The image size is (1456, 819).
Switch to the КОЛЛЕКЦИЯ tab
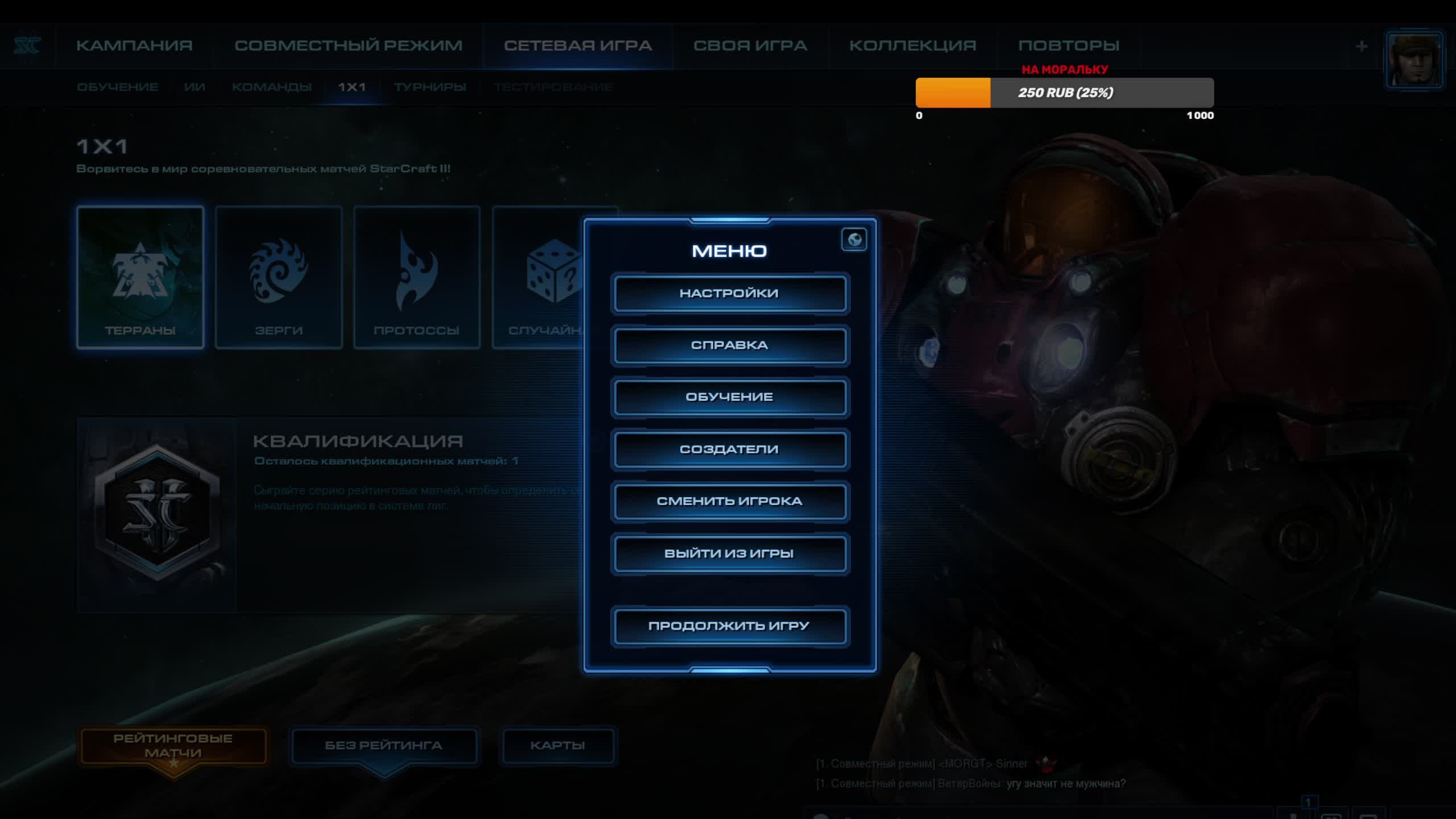913,45
